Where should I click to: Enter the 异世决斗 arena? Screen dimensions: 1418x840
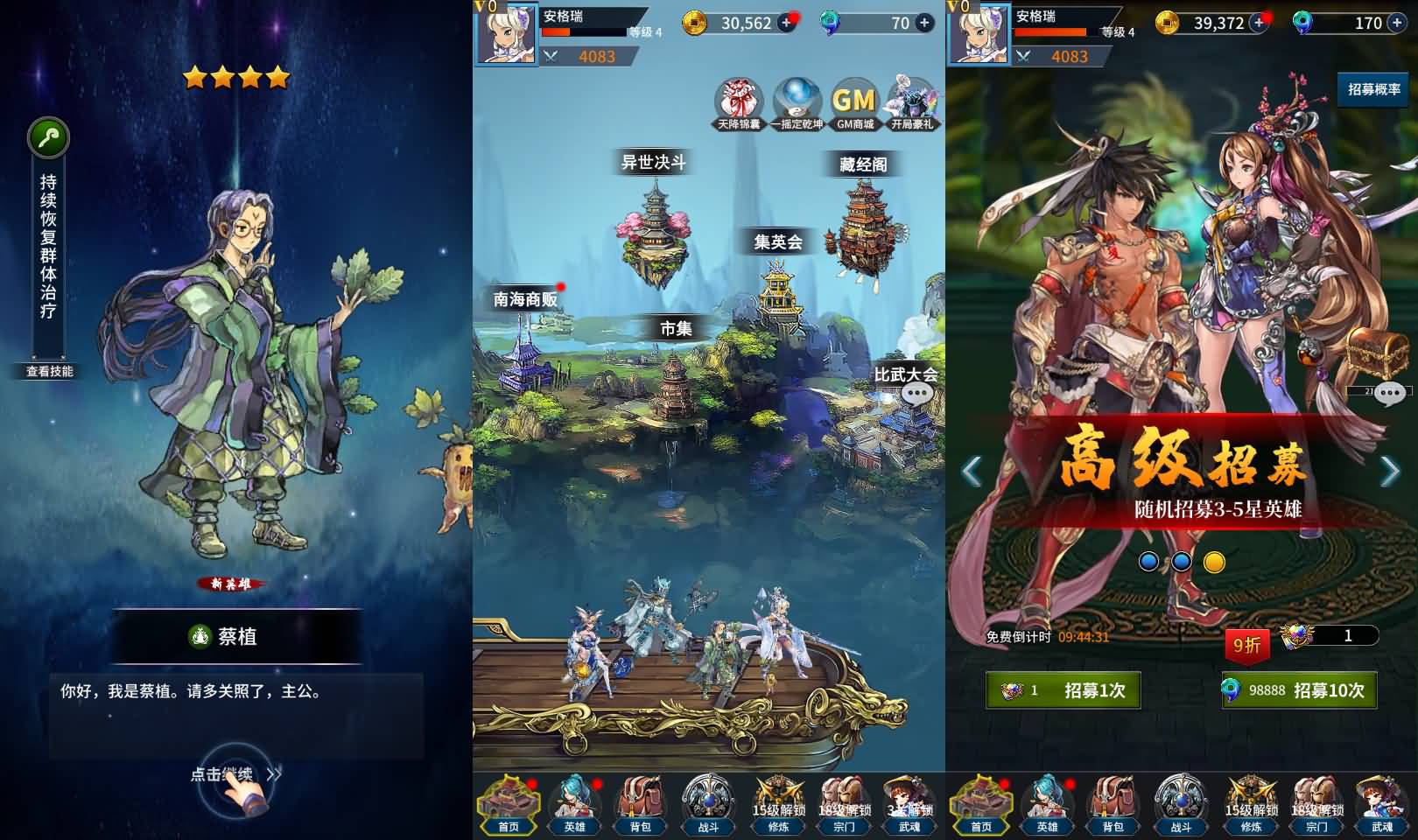(x=653, y=219)
